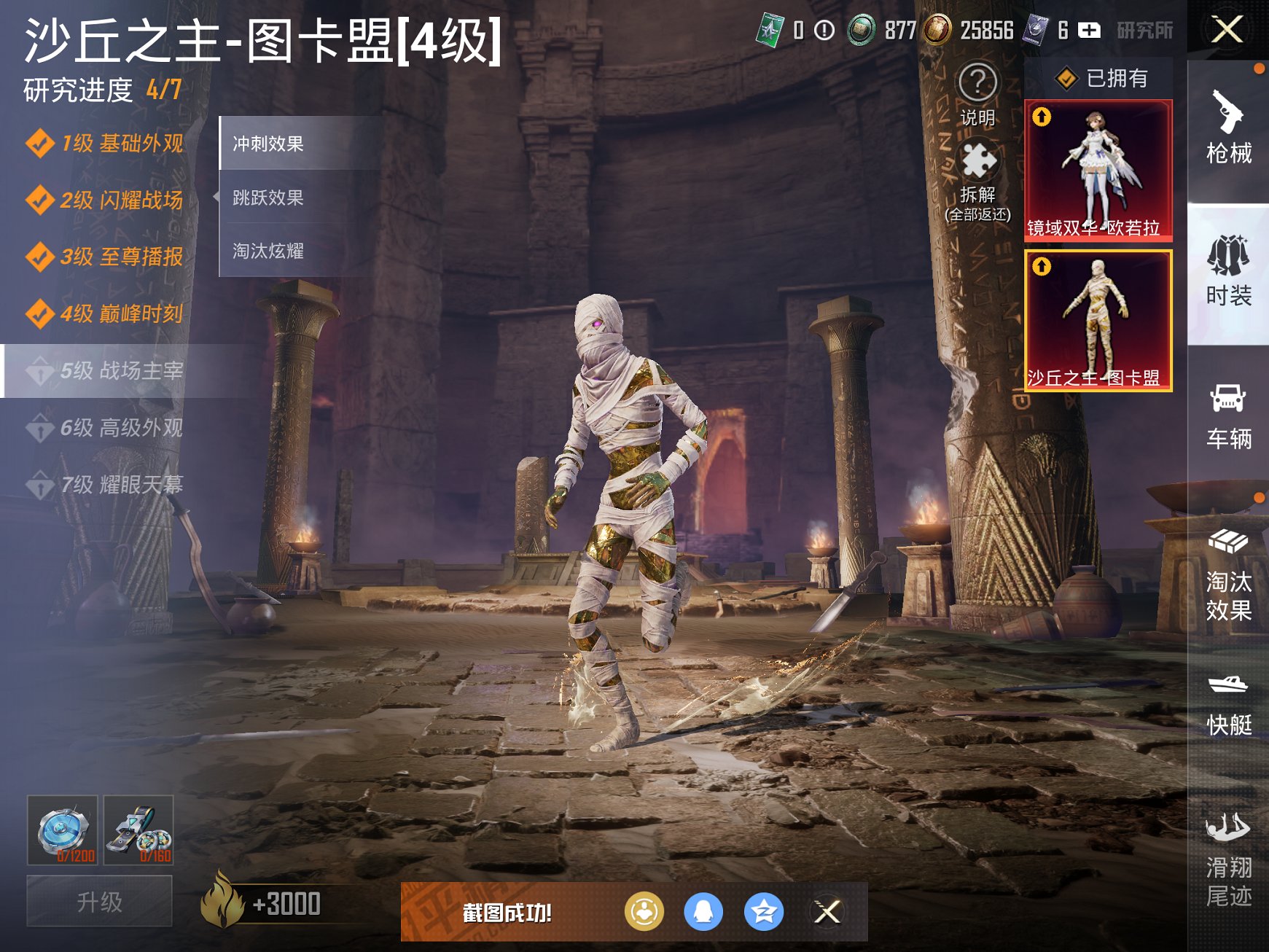Open the 车辆 vehicles category

1229,415
